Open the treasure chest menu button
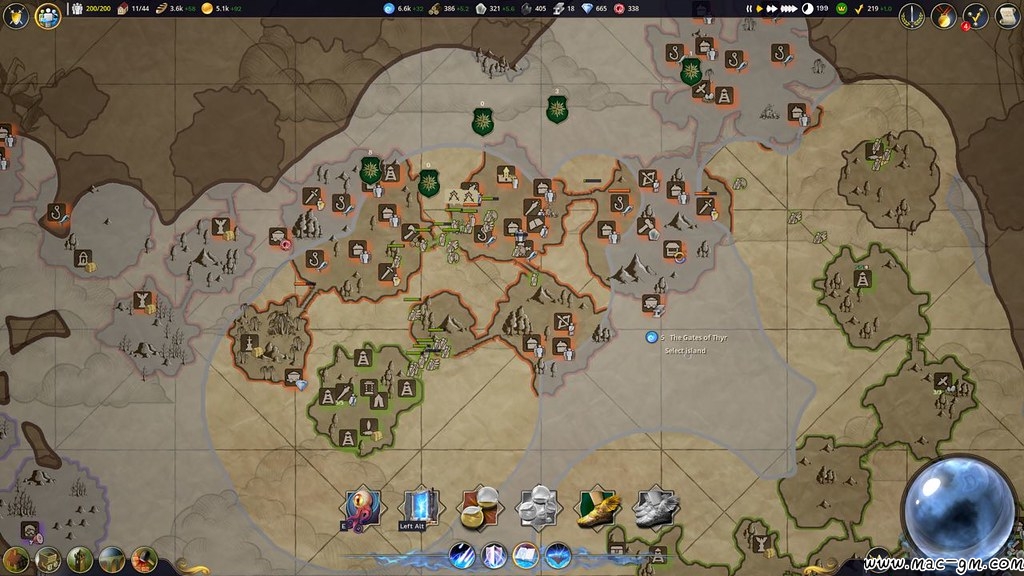The height and width of the screenshot is (576, 1024). click(x=47, y=559)
